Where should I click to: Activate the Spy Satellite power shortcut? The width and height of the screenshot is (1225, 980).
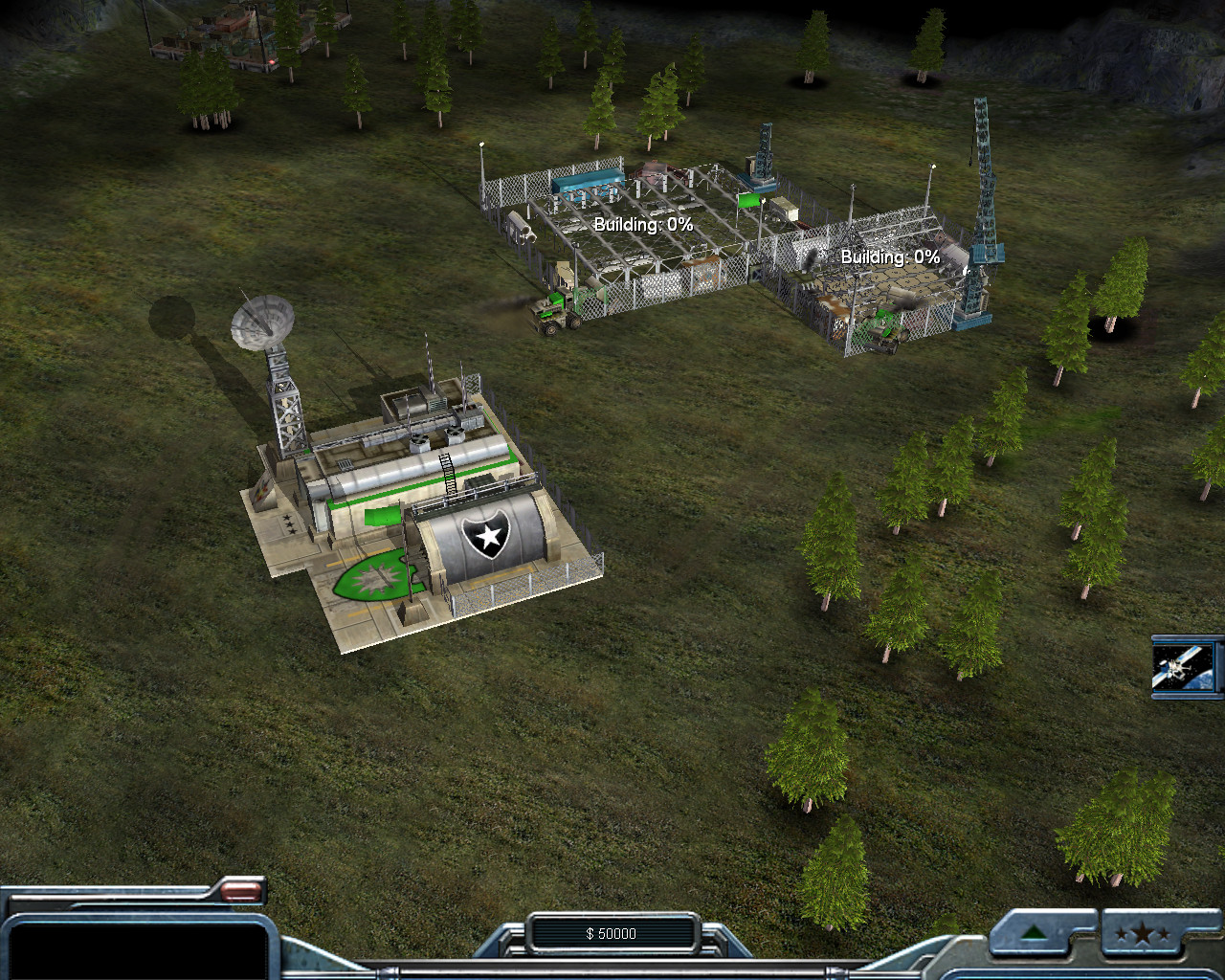tap(1186, 666)
